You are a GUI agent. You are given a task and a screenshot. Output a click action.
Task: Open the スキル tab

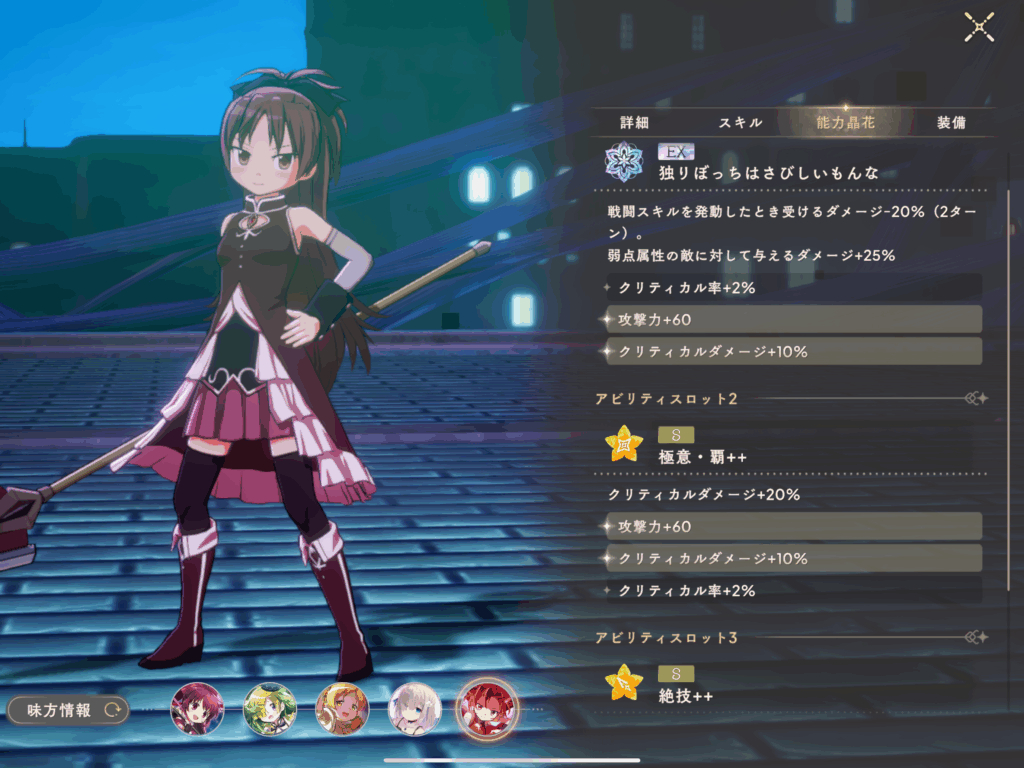click(741, 123)
